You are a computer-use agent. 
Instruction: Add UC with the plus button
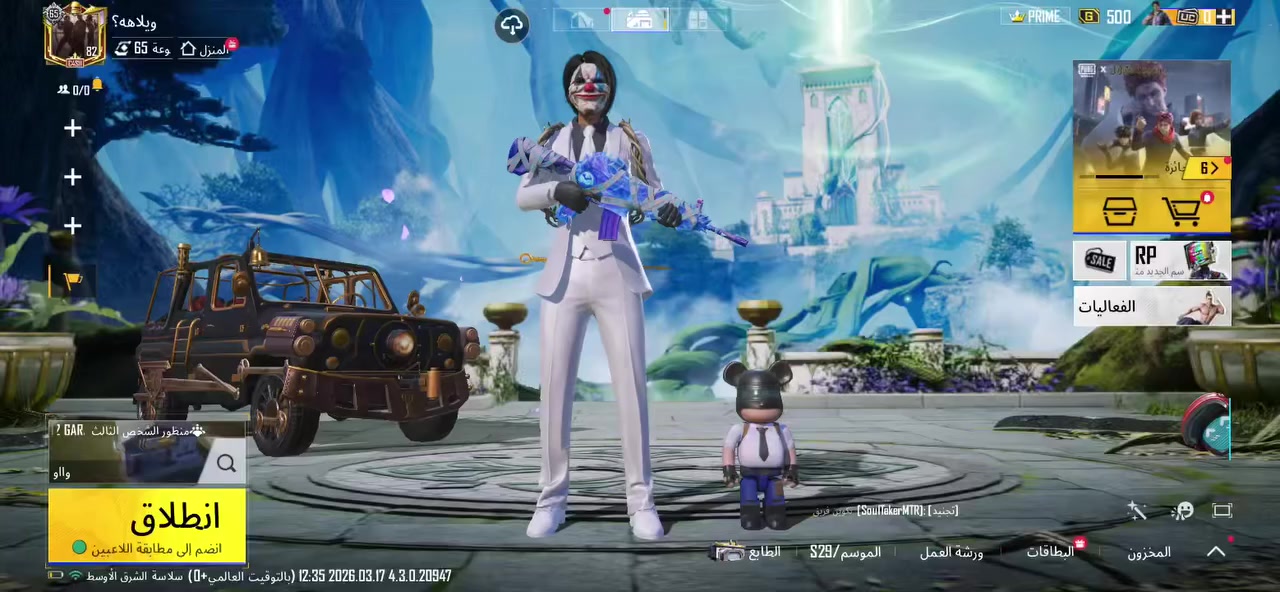1225,17
